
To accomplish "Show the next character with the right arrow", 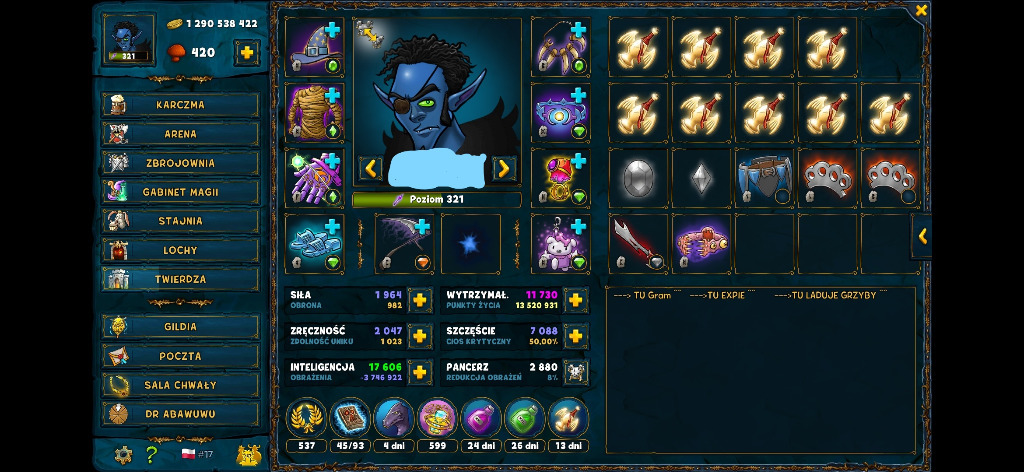I will tap(504, 168).
